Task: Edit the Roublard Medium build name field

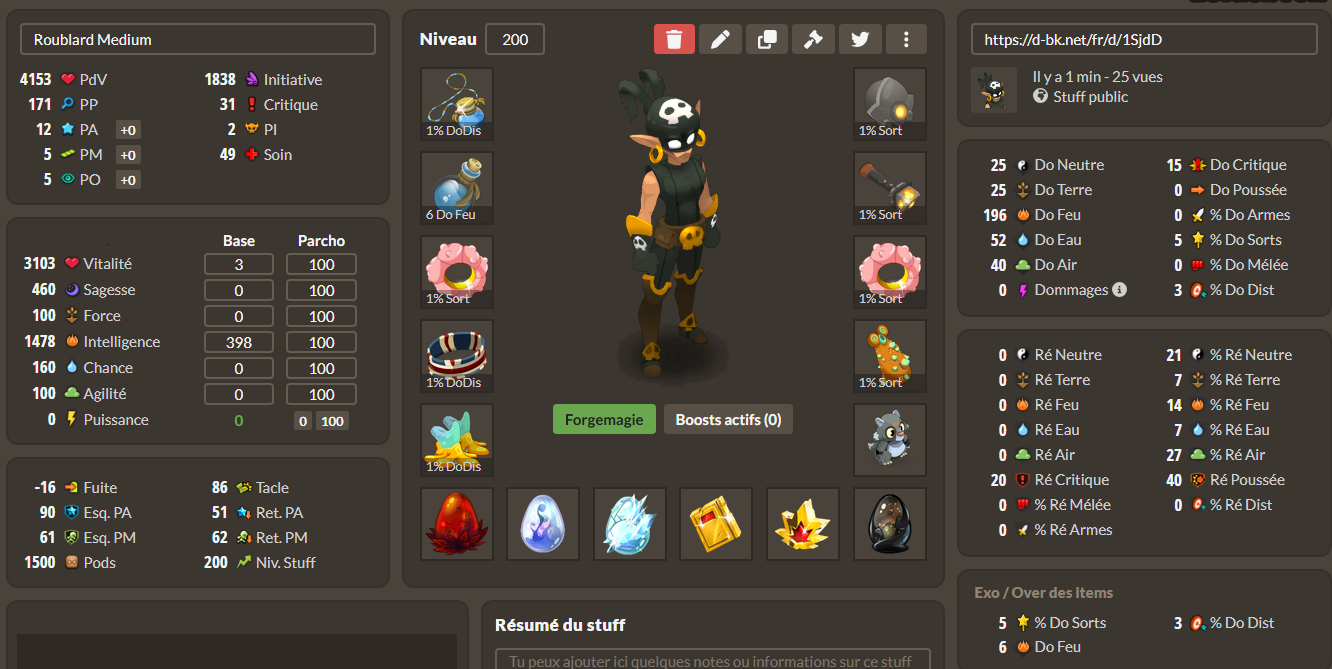Action: [x=198, y=40]
